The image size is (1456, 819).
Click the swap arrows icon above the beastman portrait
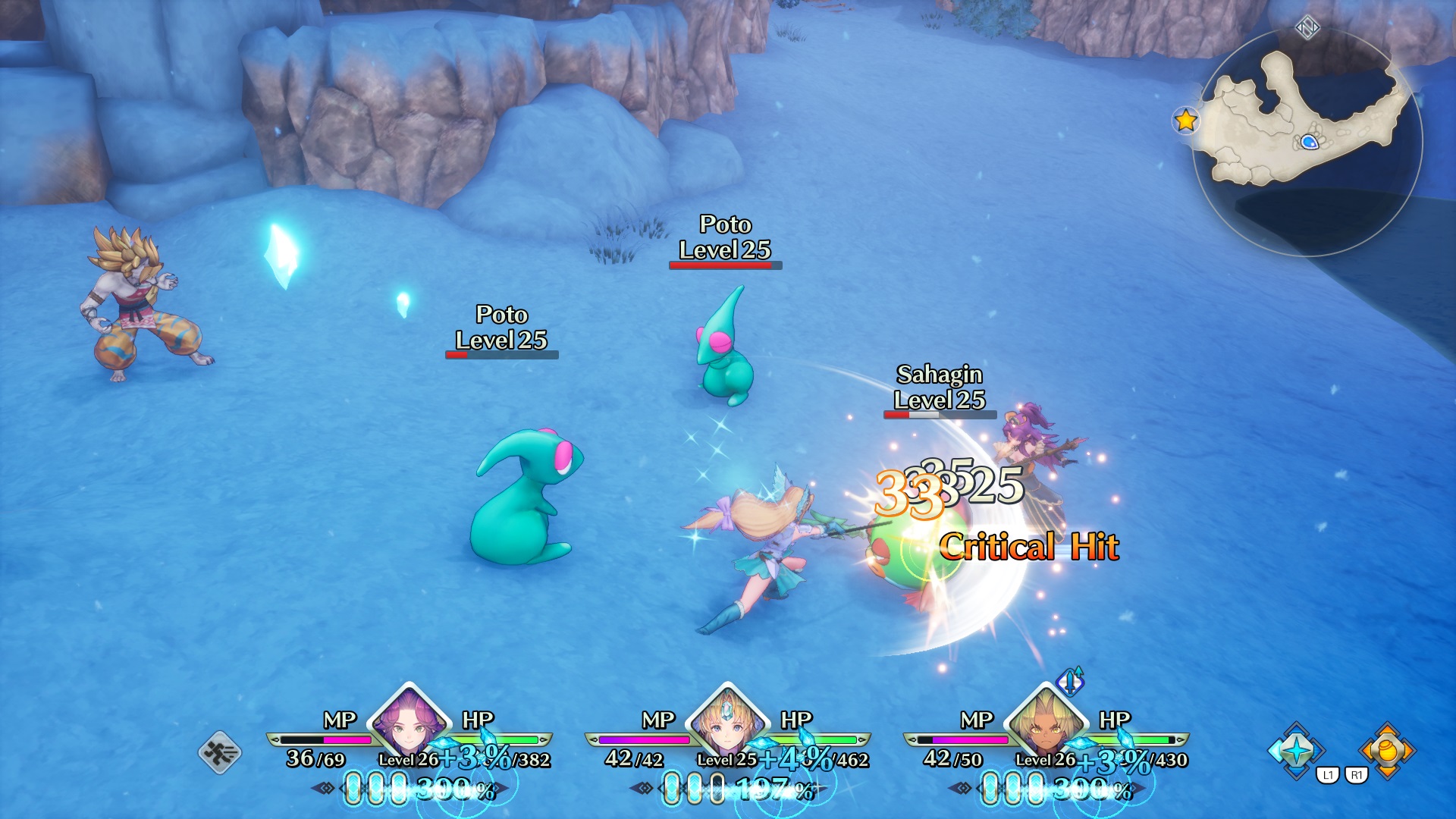pos(1071,681)
